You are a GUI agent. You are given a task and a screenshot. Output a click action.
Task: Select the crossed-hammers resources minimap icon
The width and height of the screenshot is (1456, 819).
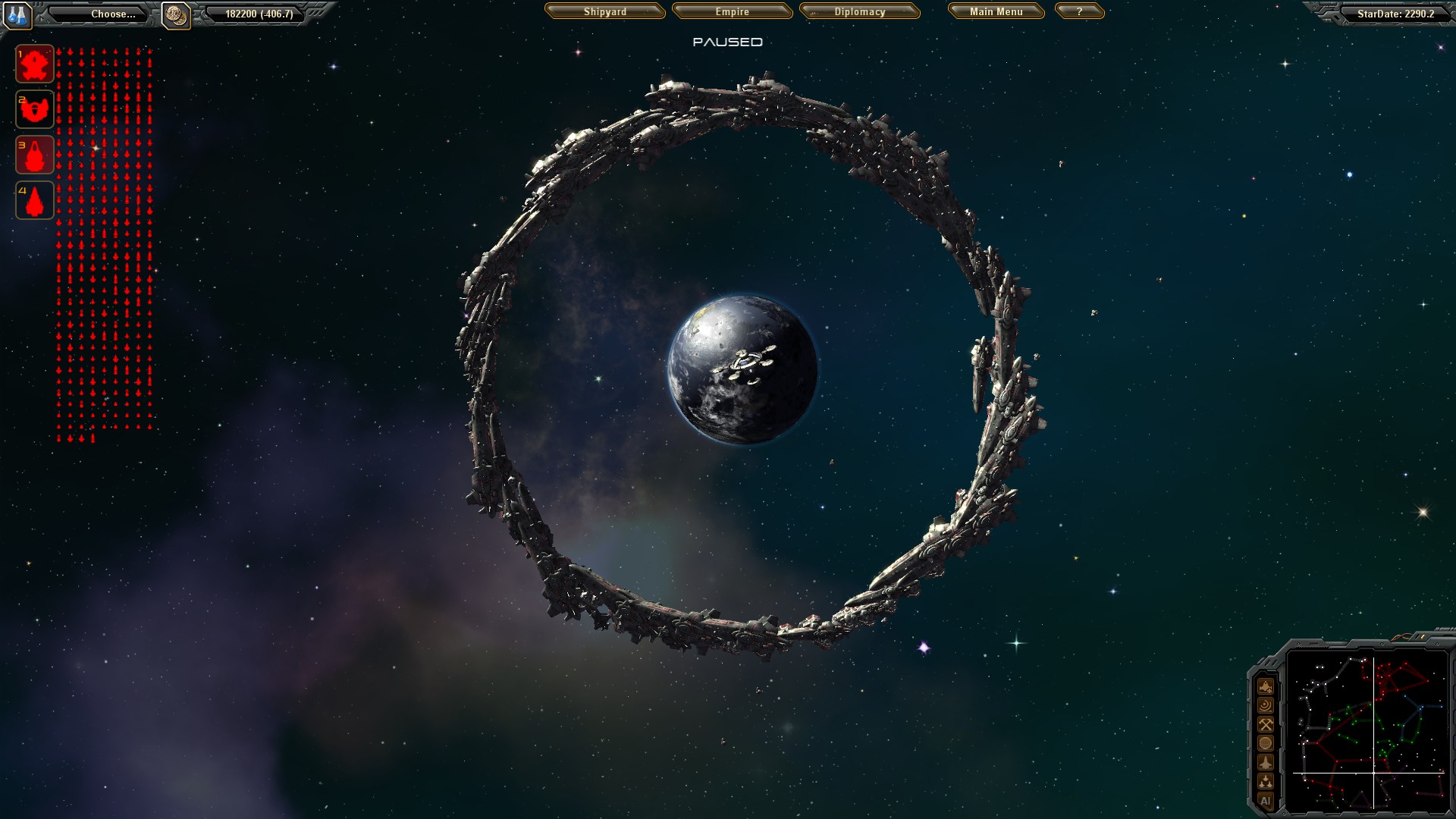coord(1265,725)
